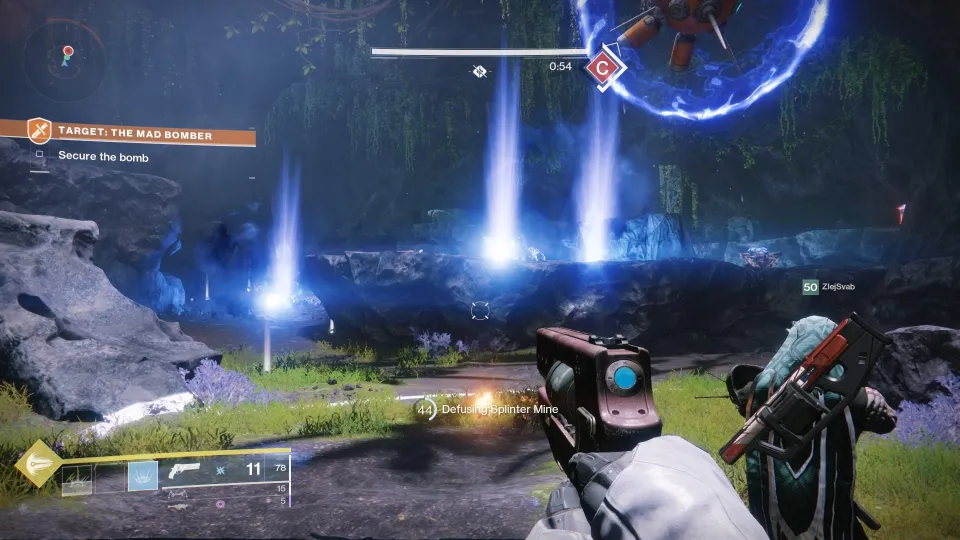Click the small diamond icon below the progress bar
This screenshot has width=960, height=540.
[x=480, y=71]
